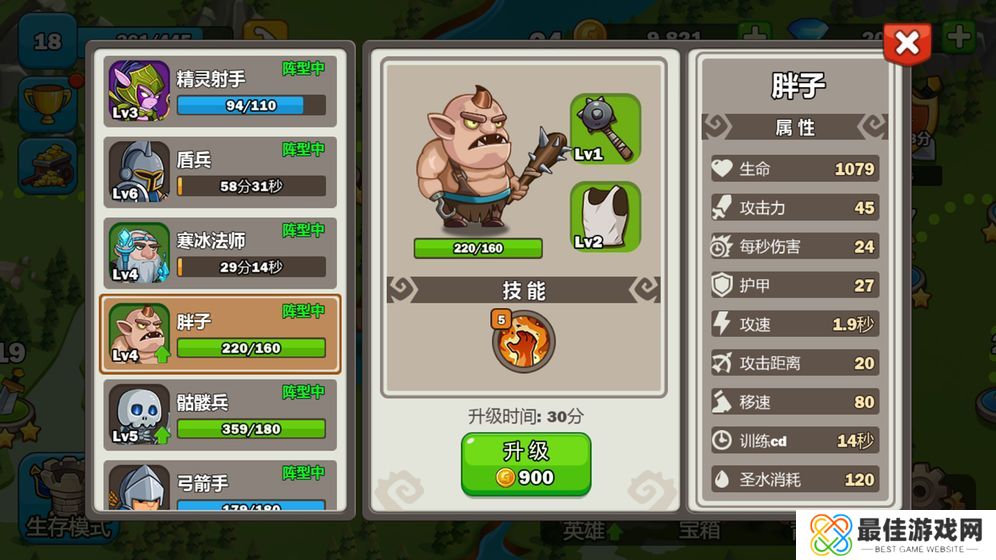Close the unit info panel
996x560 pixels.
pos(907,43)
